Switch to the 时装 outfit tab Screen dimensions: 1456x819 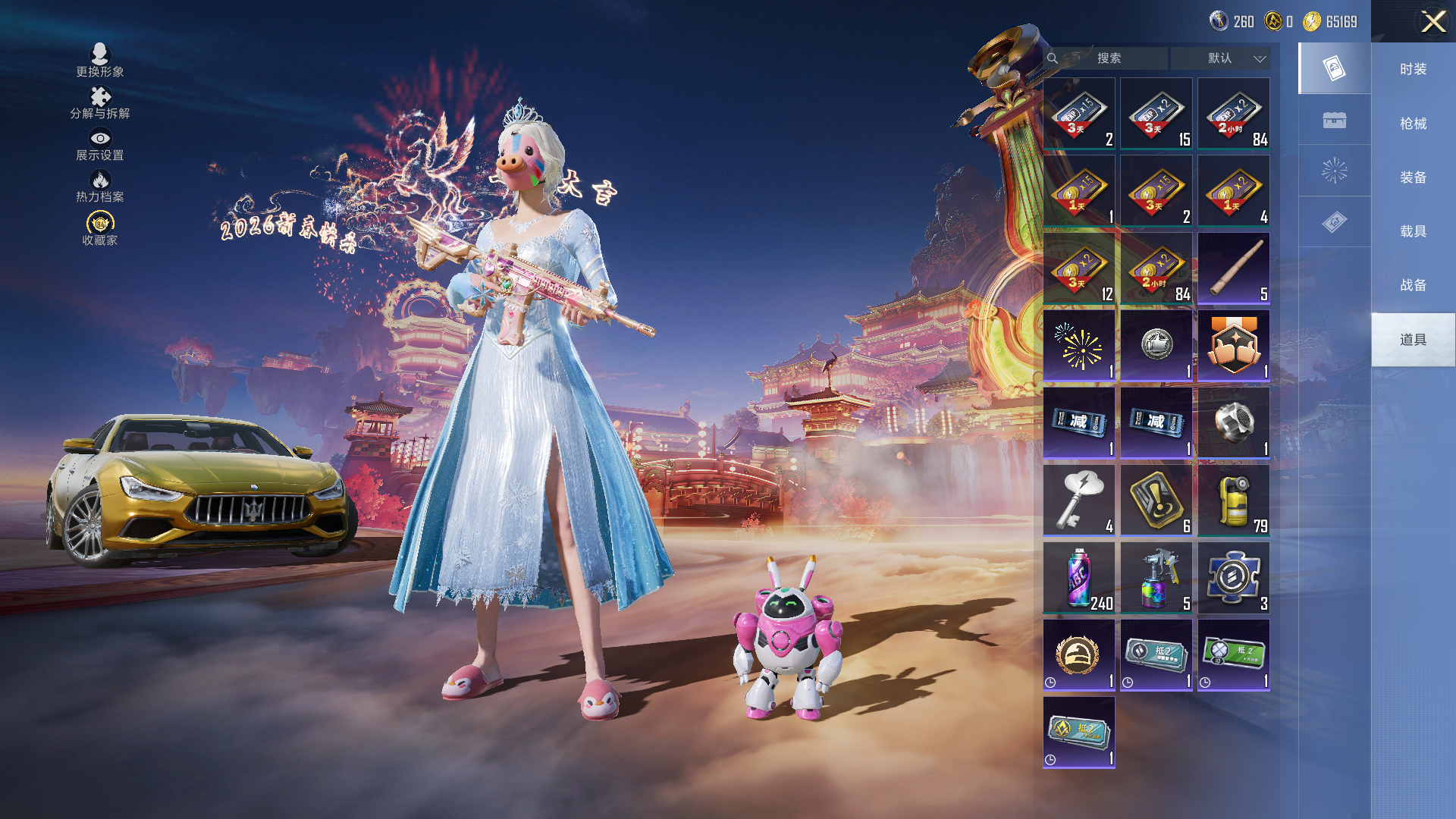tap(1413, 69)
